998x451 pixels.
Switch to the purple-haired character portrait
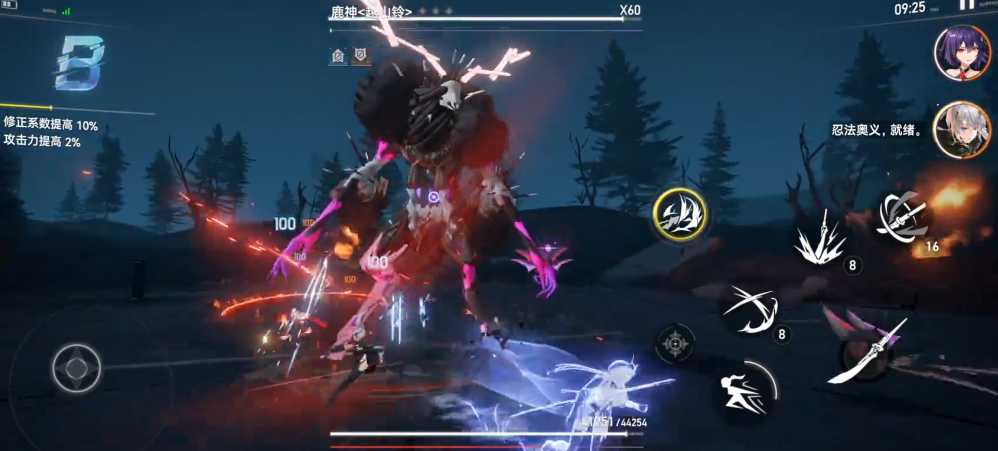pyautogui.click(x=962, y=52)
